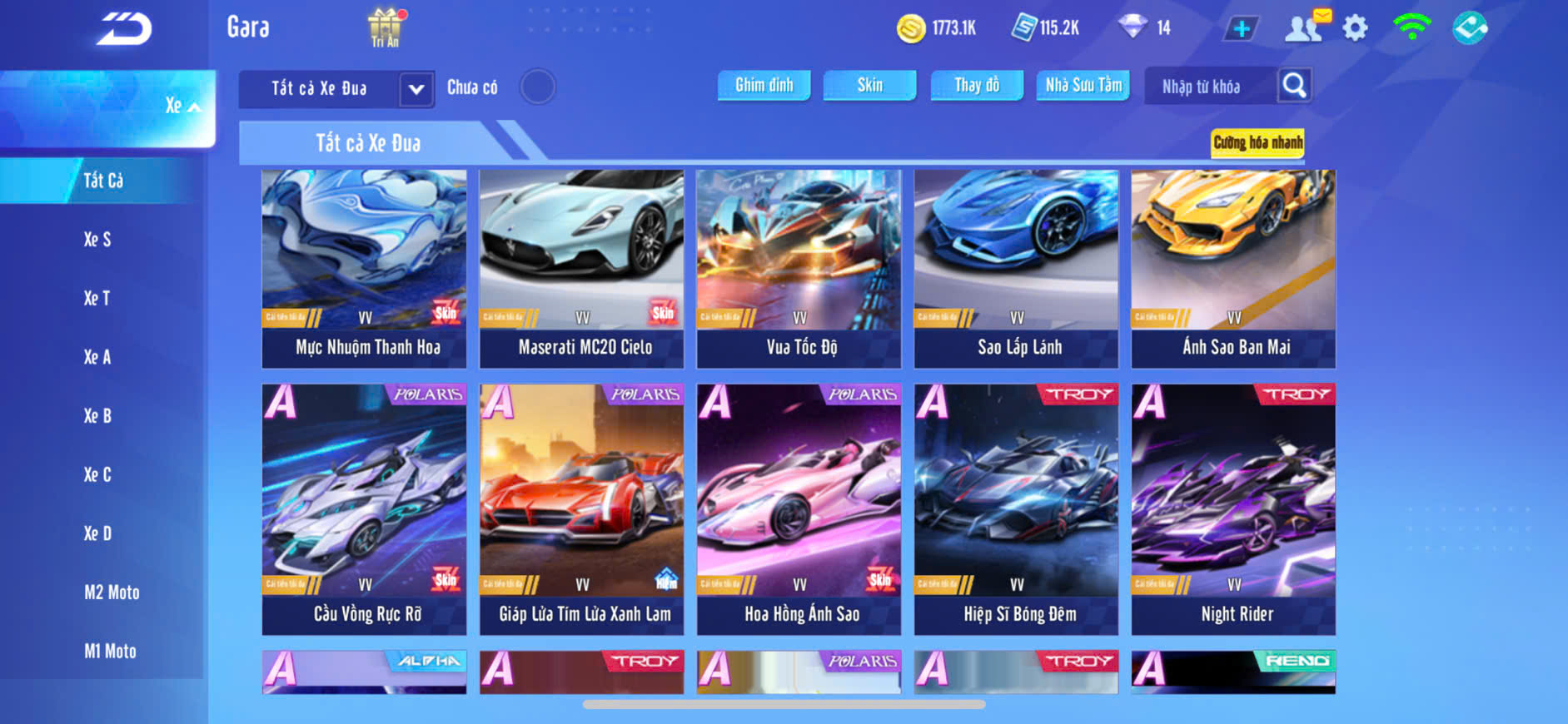Screen dimensions: 1568x724
Task: Select the Maserati MC20 Cielo car
Action: click(x=581, y=268)
